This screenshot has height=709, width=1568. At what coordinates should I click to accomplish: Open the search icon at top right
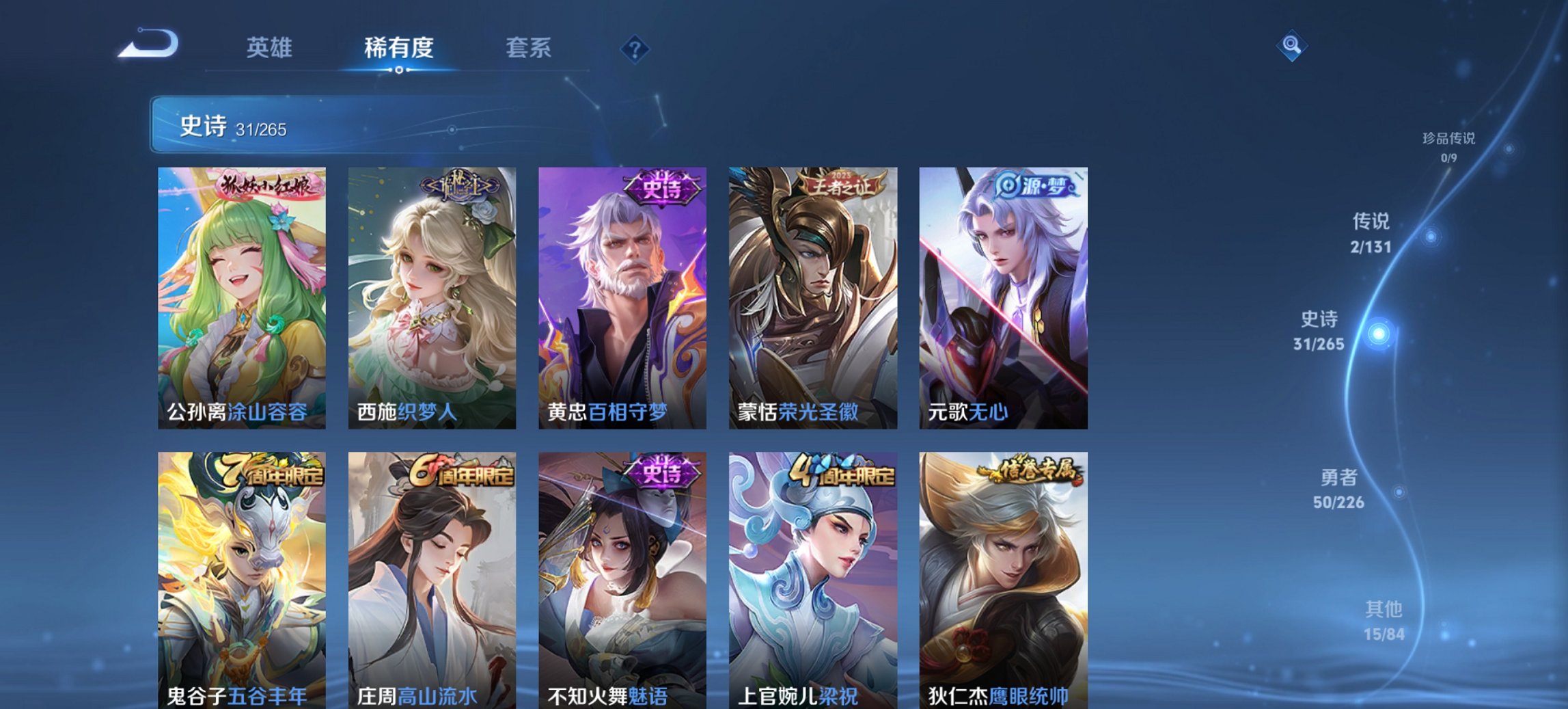point(1290,46)
